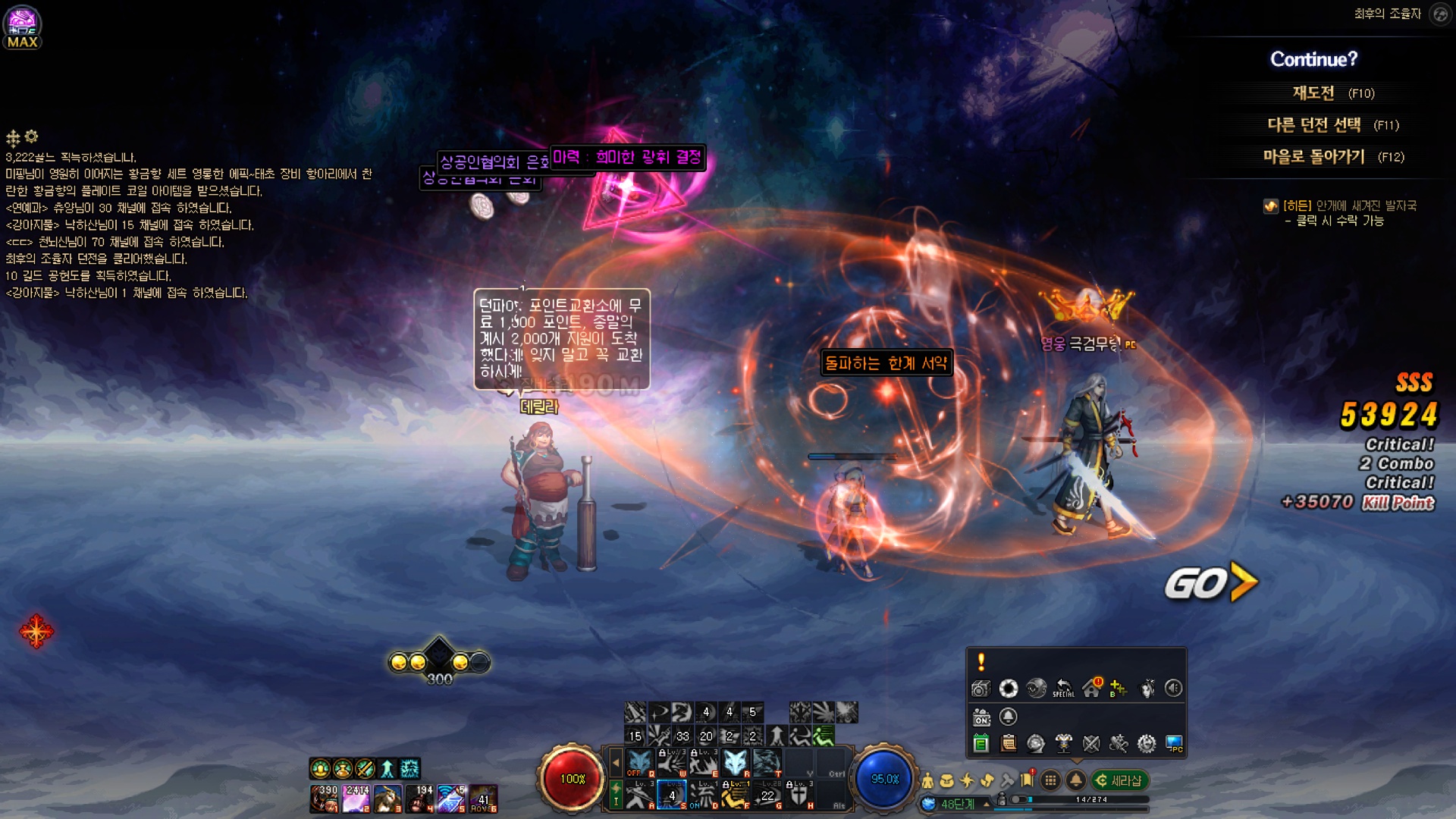Screen dimensions: 1456x819
Task: Select the SPECIAL return arrow icon
Action: point(1064,689)
